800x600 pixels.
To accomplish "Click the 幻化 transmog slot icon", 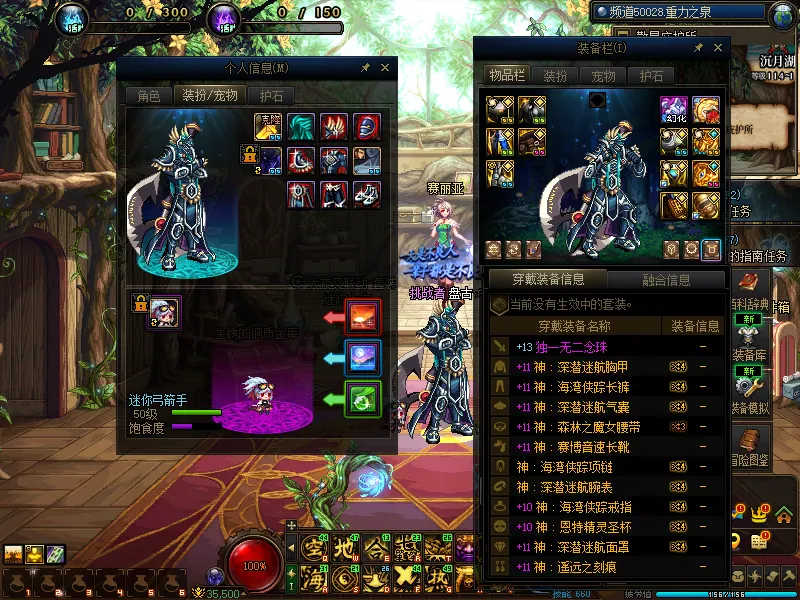I will point(673,110).
